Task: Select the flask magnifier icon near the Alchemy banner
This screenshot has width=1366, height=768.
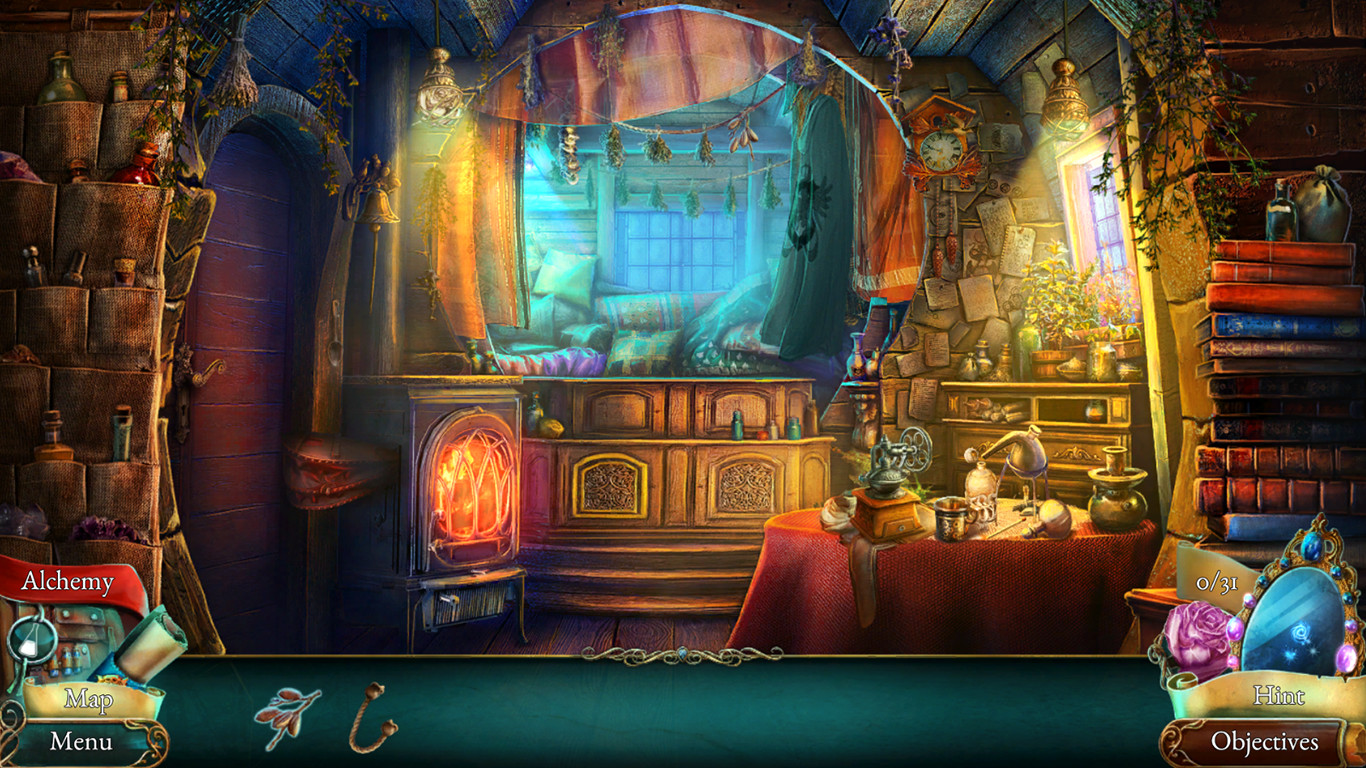Action: point(30,637)
